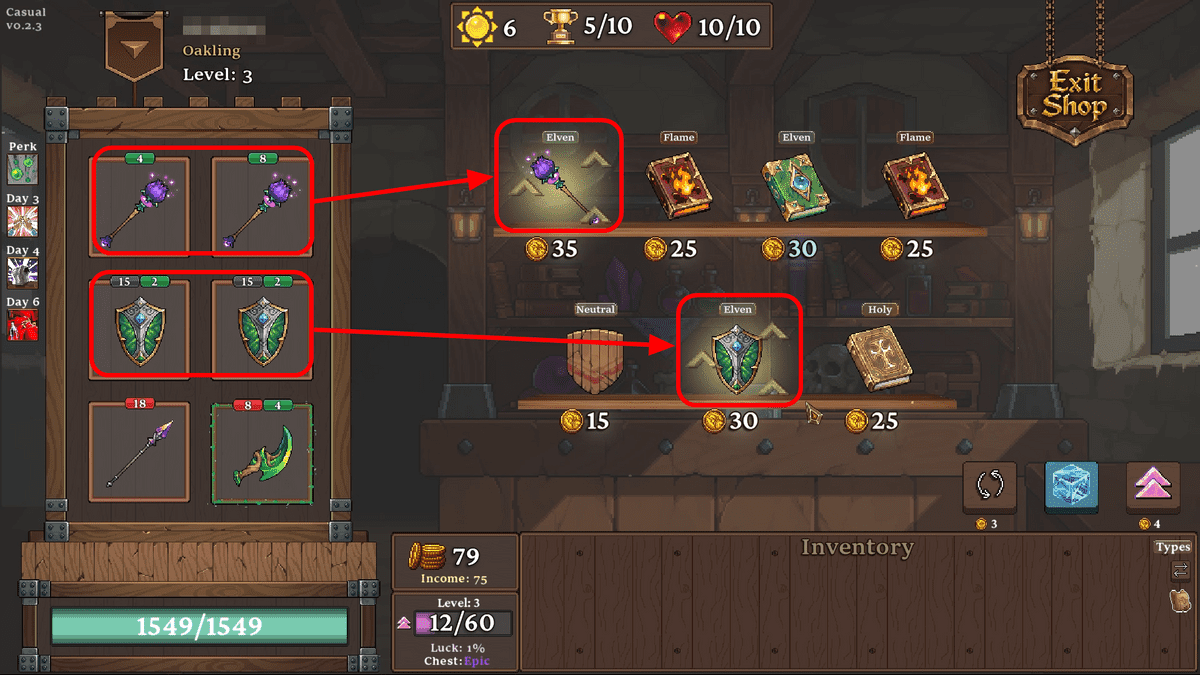Click the inventory swap arrows button
Image resolution: width=1200 pixels, height=675 pixels.
point(1180,570)
